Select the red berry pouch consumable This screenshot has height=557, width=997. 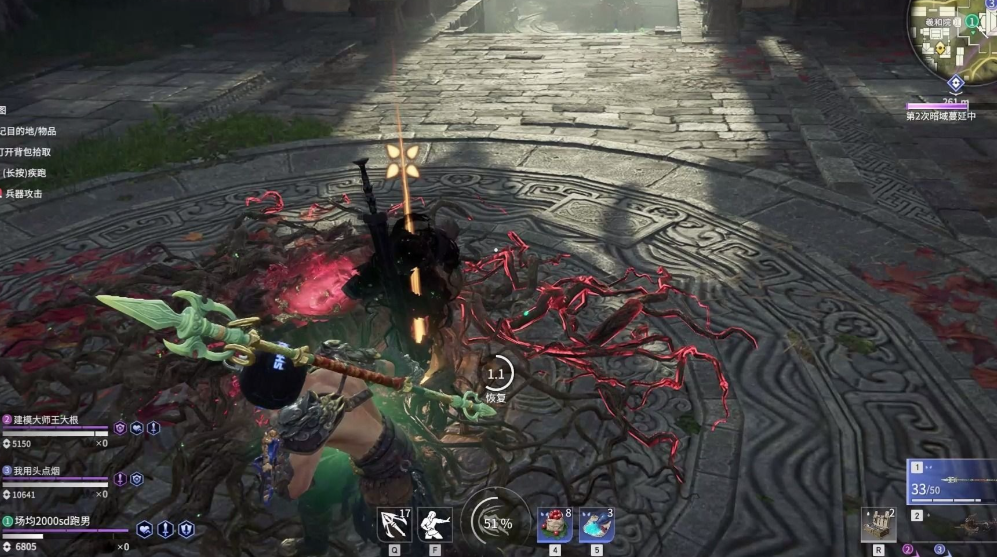(x=554, y=524)
